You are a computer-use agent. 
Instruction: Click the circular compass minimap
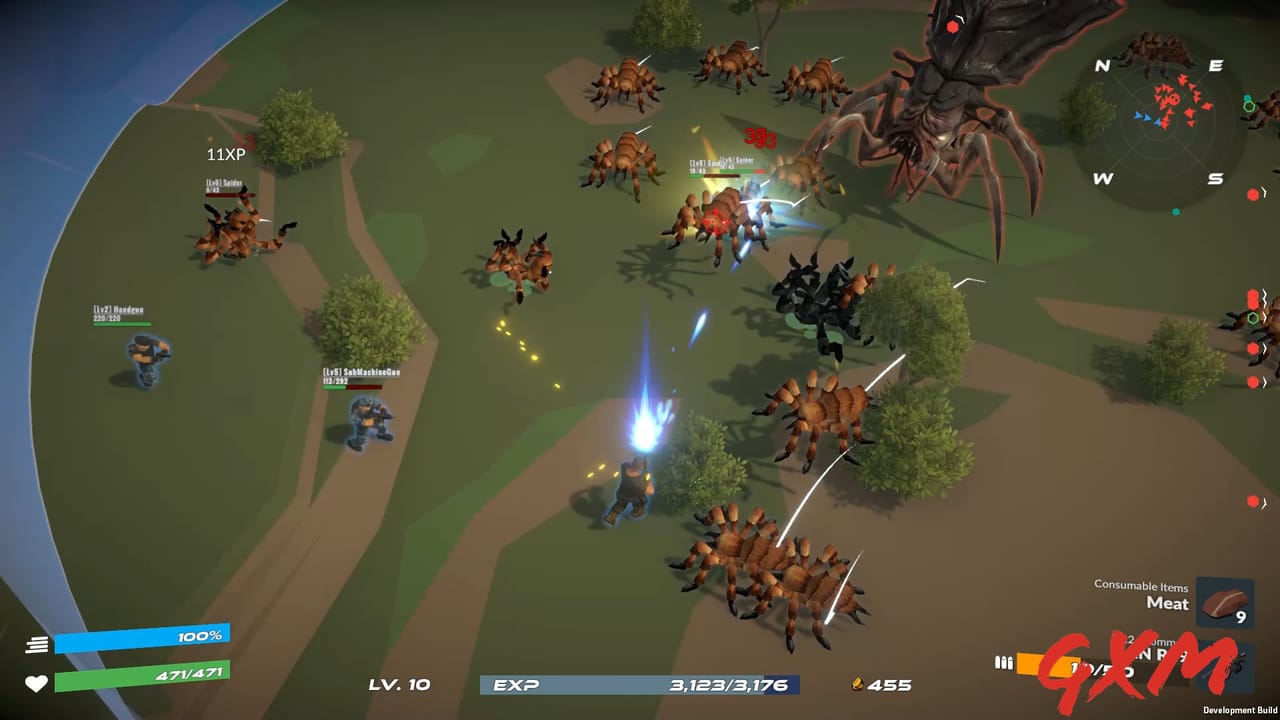[1159, 122]
